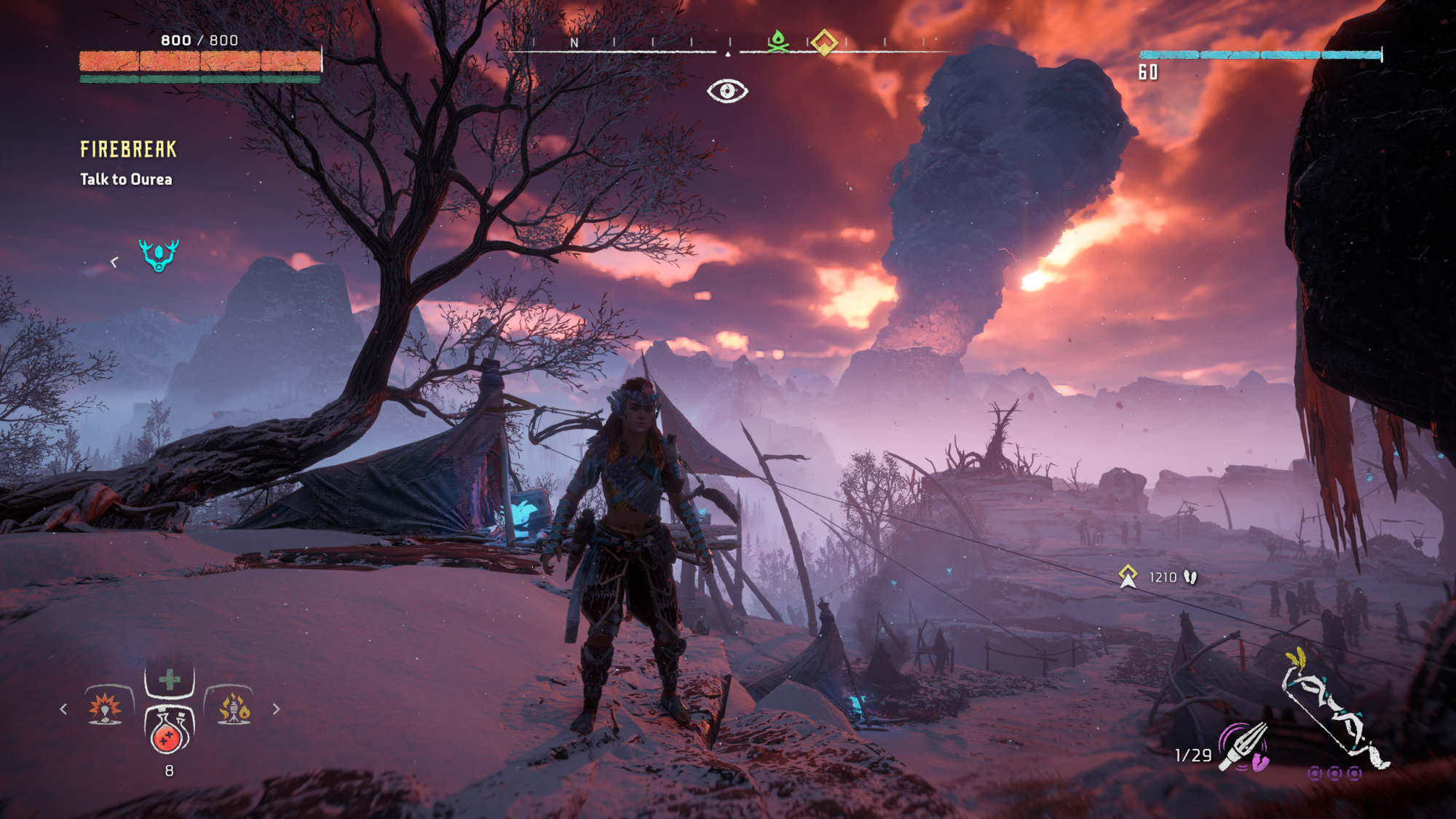
Task: Click the arrow ammo type icon
Action: pyautogui.click(x=1245, y=746)
